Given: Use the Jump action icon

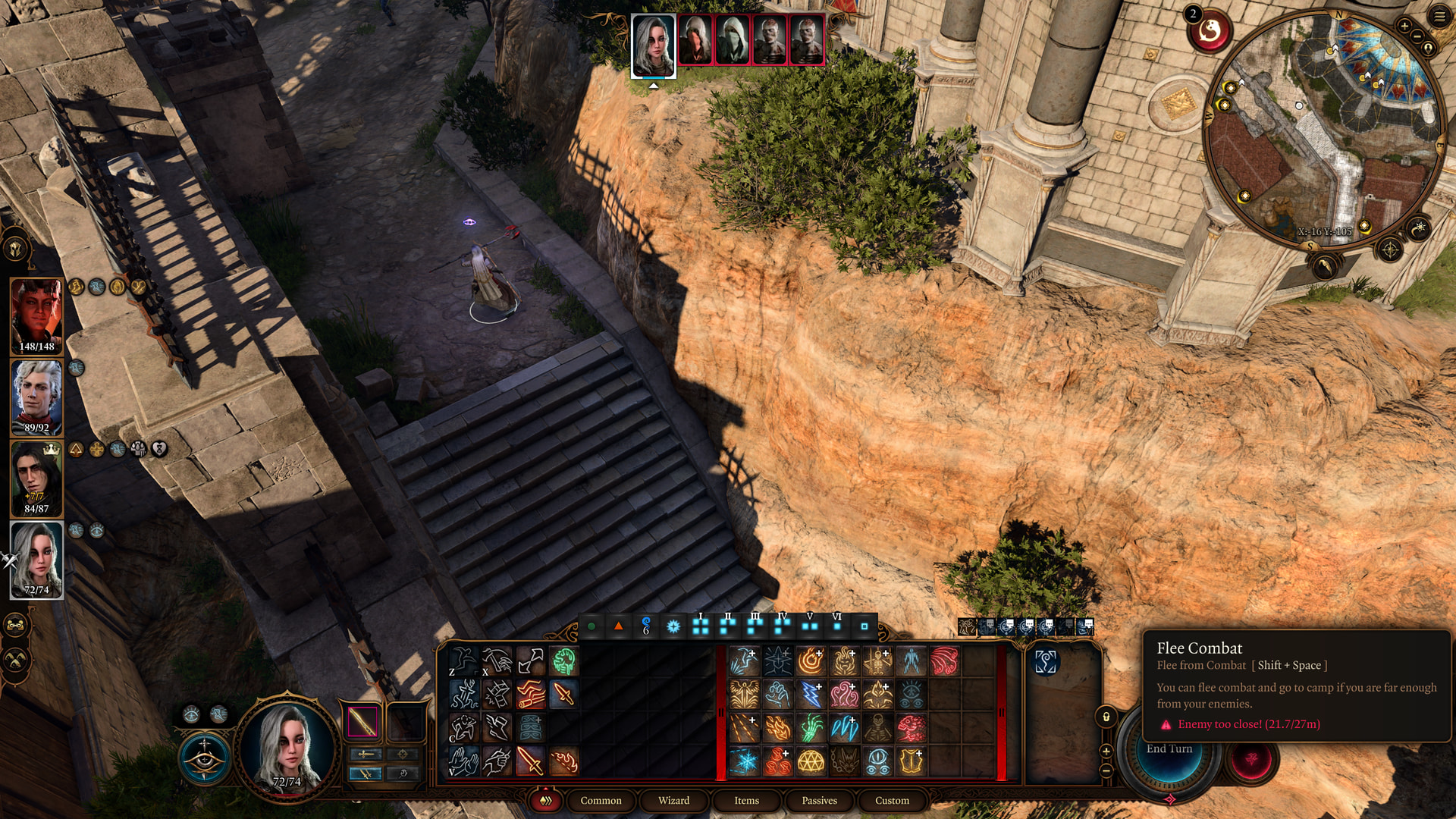Looking at the screenshot, I should [x=463, y=661].
